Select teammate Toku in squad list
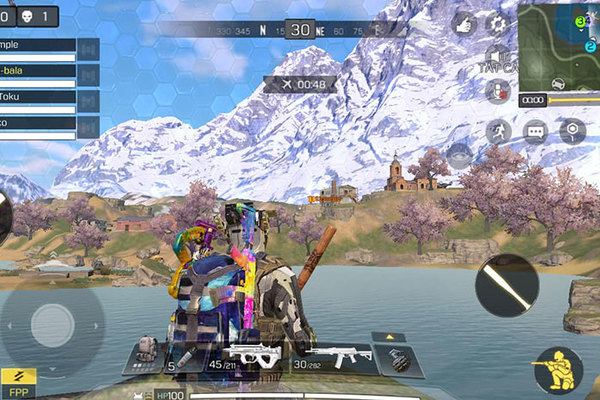The height and width of the screenshot is (400, 600). click(x=38, y=98)
